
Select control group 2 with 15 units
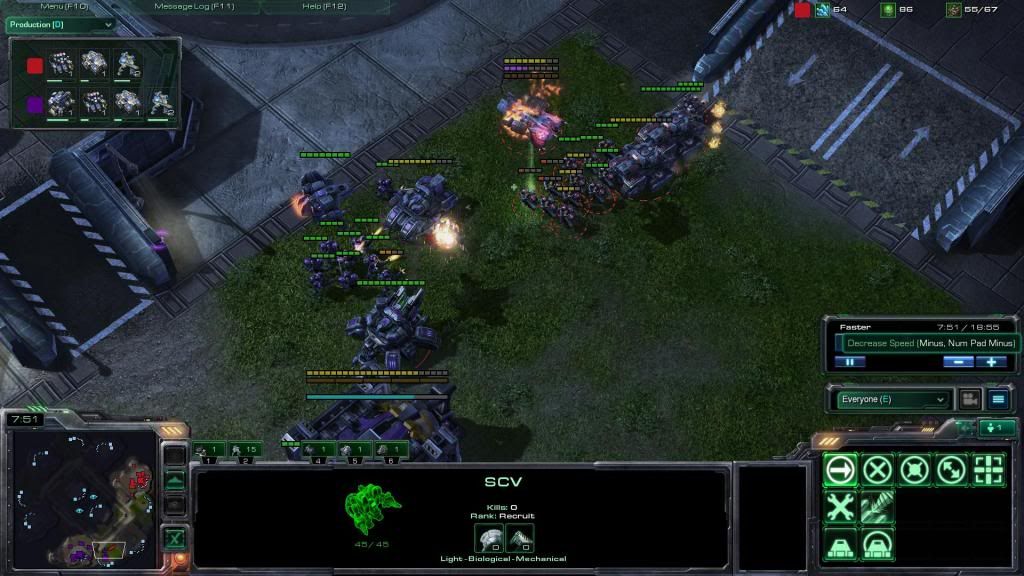pos(245,450)
